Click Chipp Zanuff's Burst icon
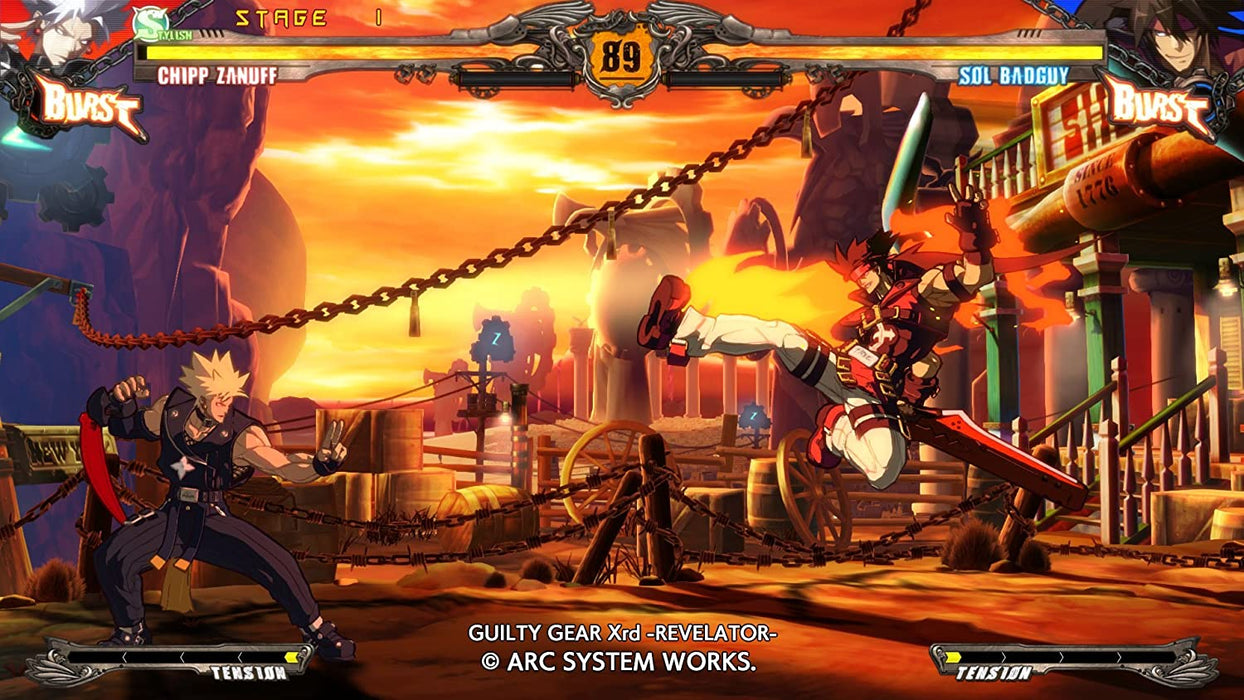The height and width of the screenshot is (700, 1244). click(88, 105)
